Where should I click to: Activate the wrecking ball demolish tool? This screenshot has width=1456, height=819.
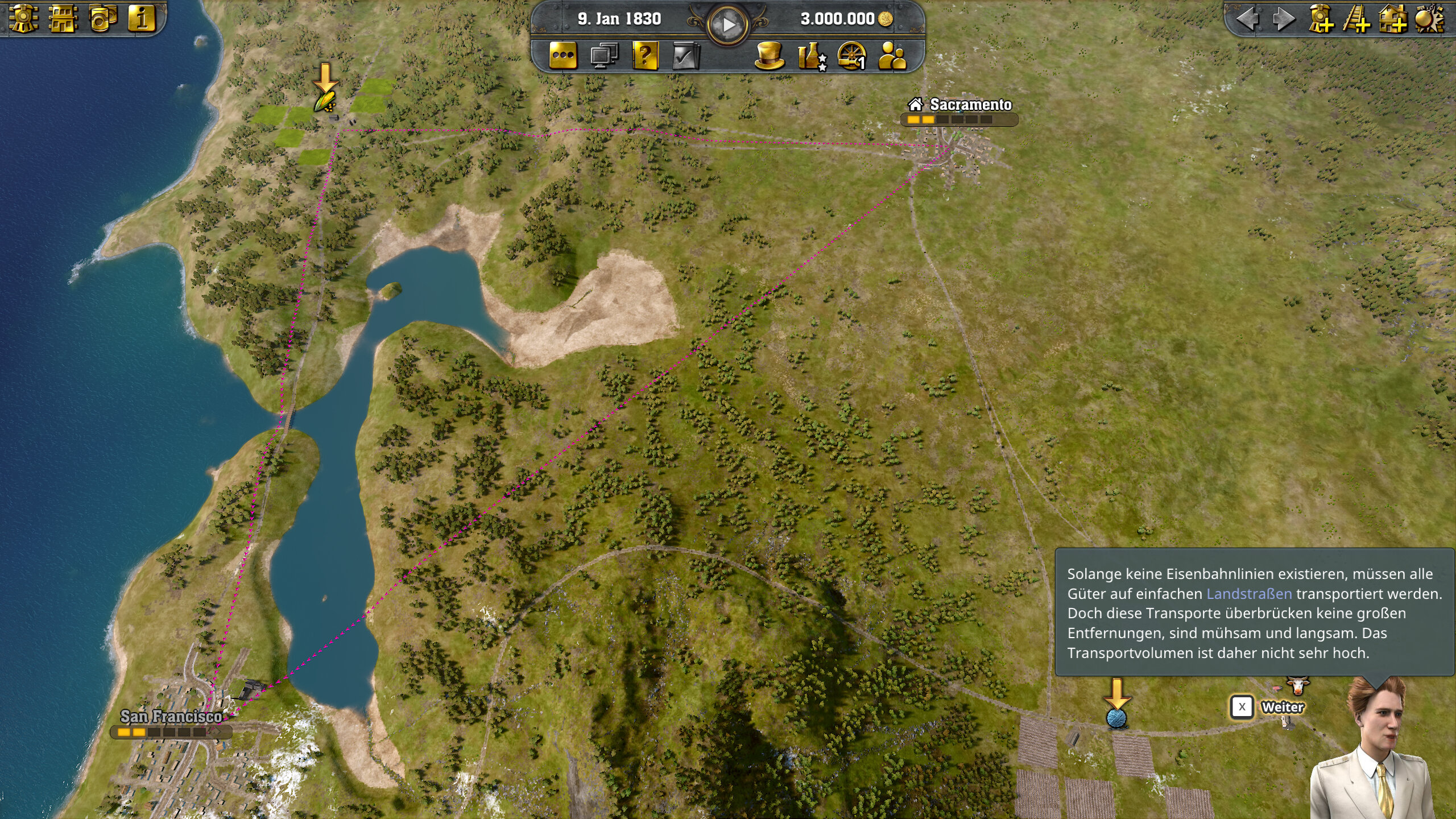1429,19
